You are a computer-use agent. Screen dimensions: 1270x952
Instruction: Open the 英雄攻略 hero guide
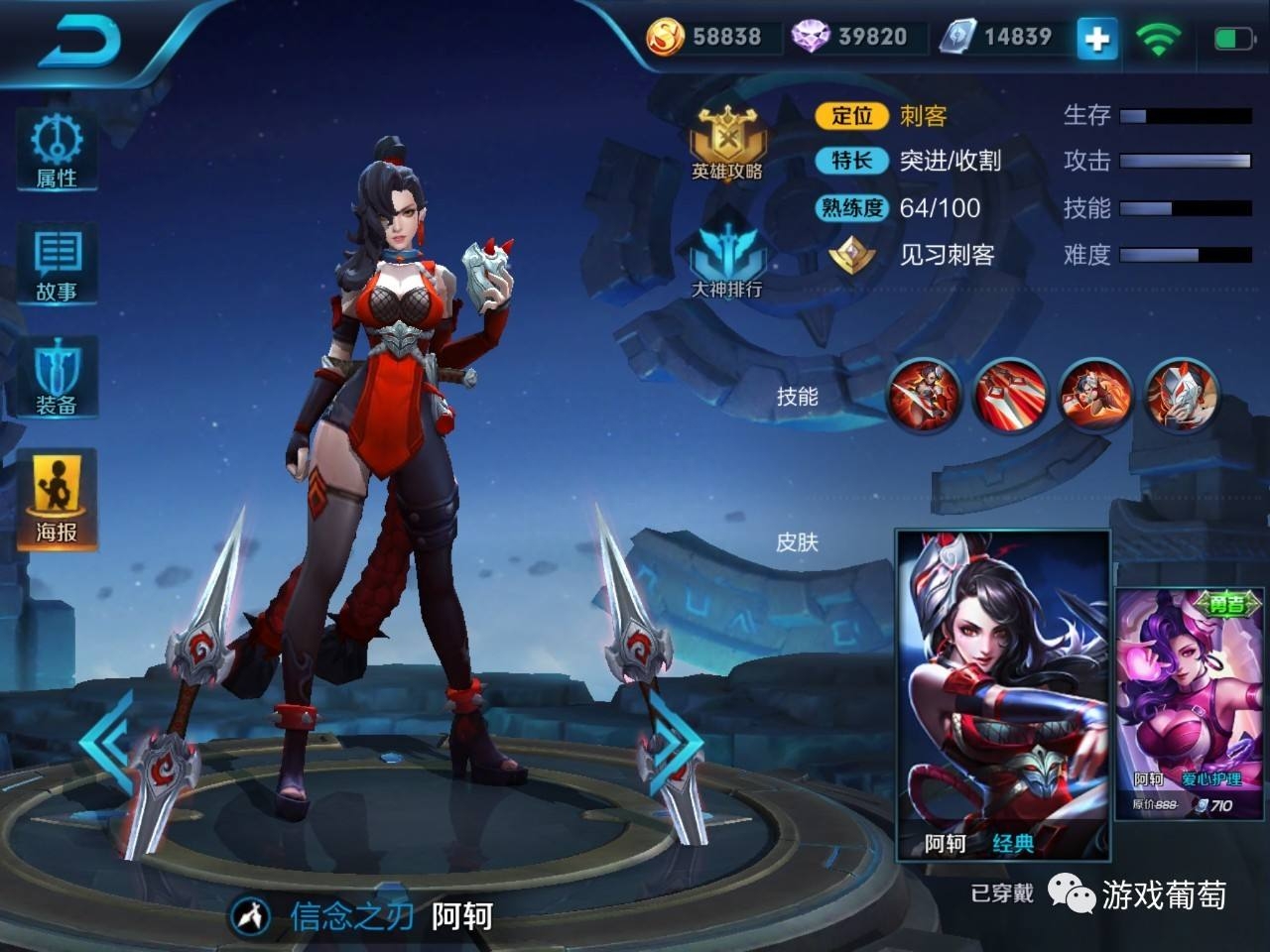coord(727,144)
